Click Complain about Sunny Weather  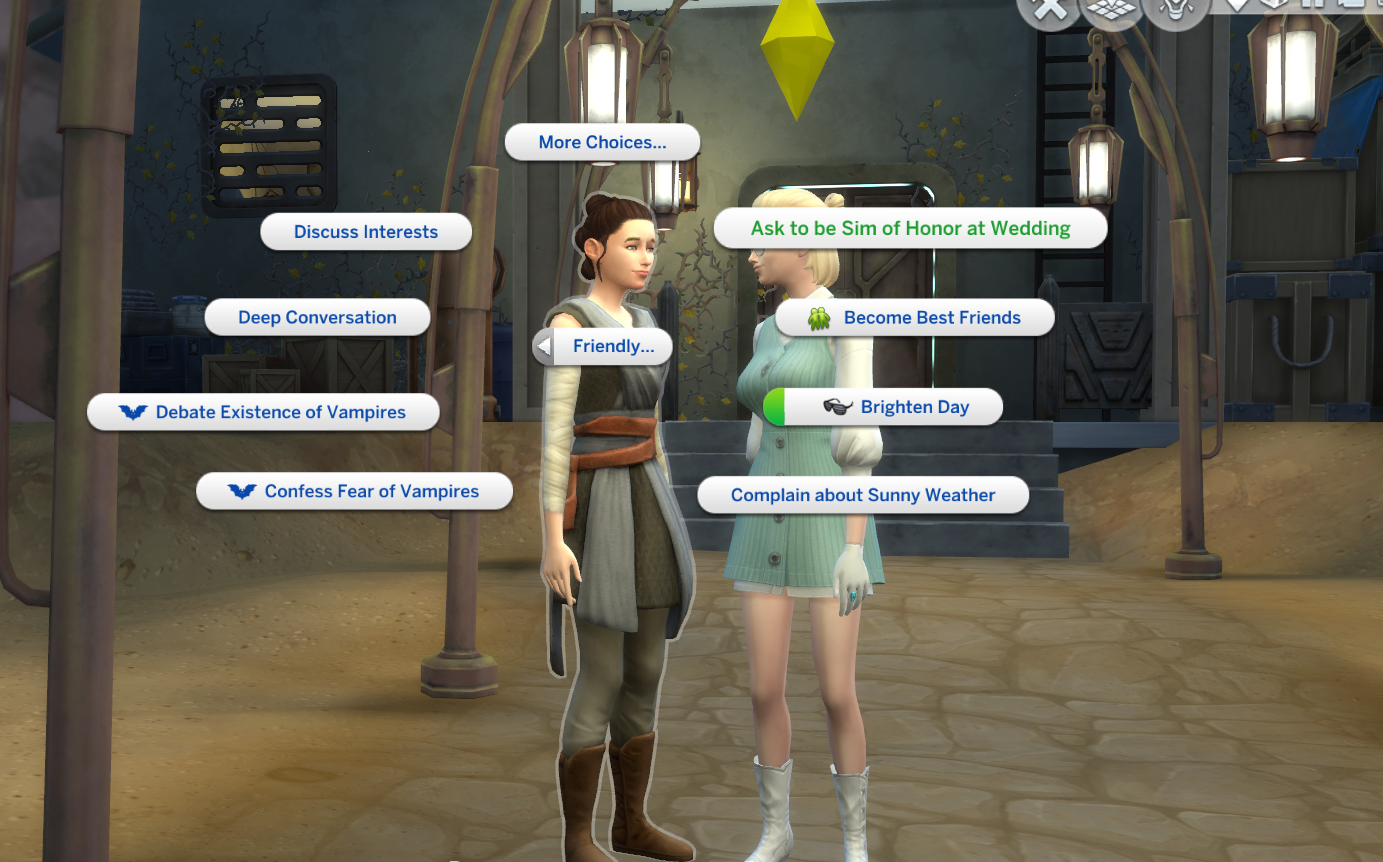coord(863,494)
